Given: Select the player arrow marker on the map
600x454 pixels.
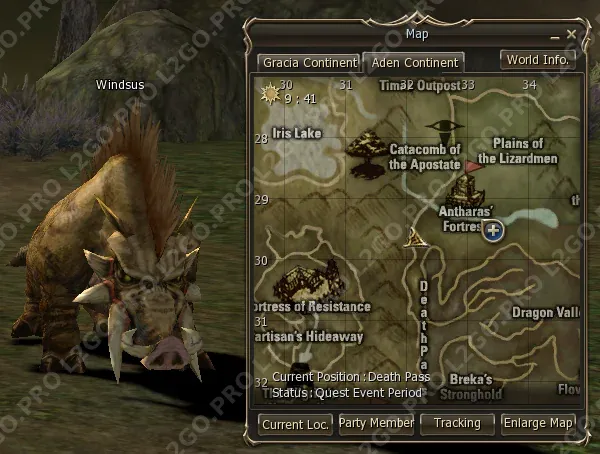Looking at the screenshot, I should point(412,238).
